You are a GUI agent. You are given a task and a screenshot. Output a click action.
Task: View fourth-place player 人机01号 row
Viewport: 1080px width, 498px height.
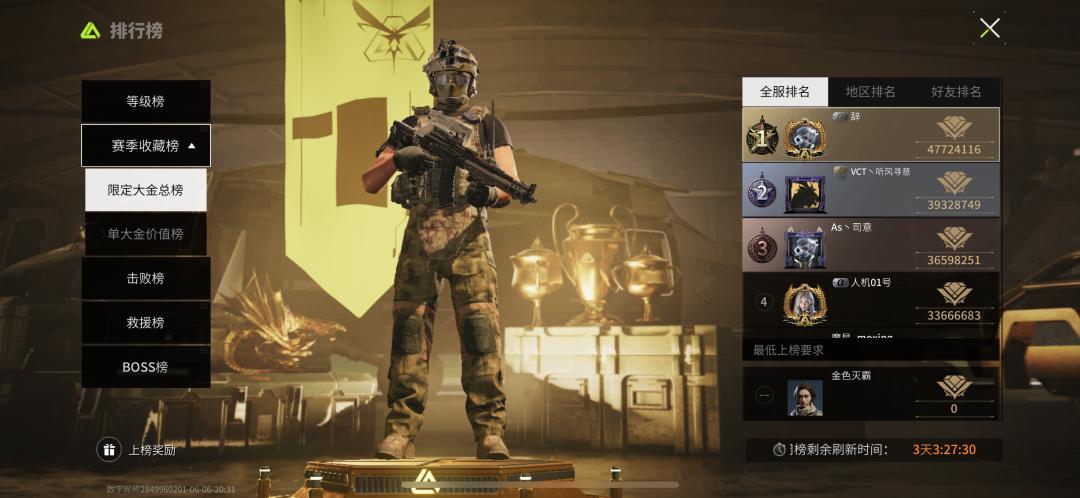click(870, 300)
